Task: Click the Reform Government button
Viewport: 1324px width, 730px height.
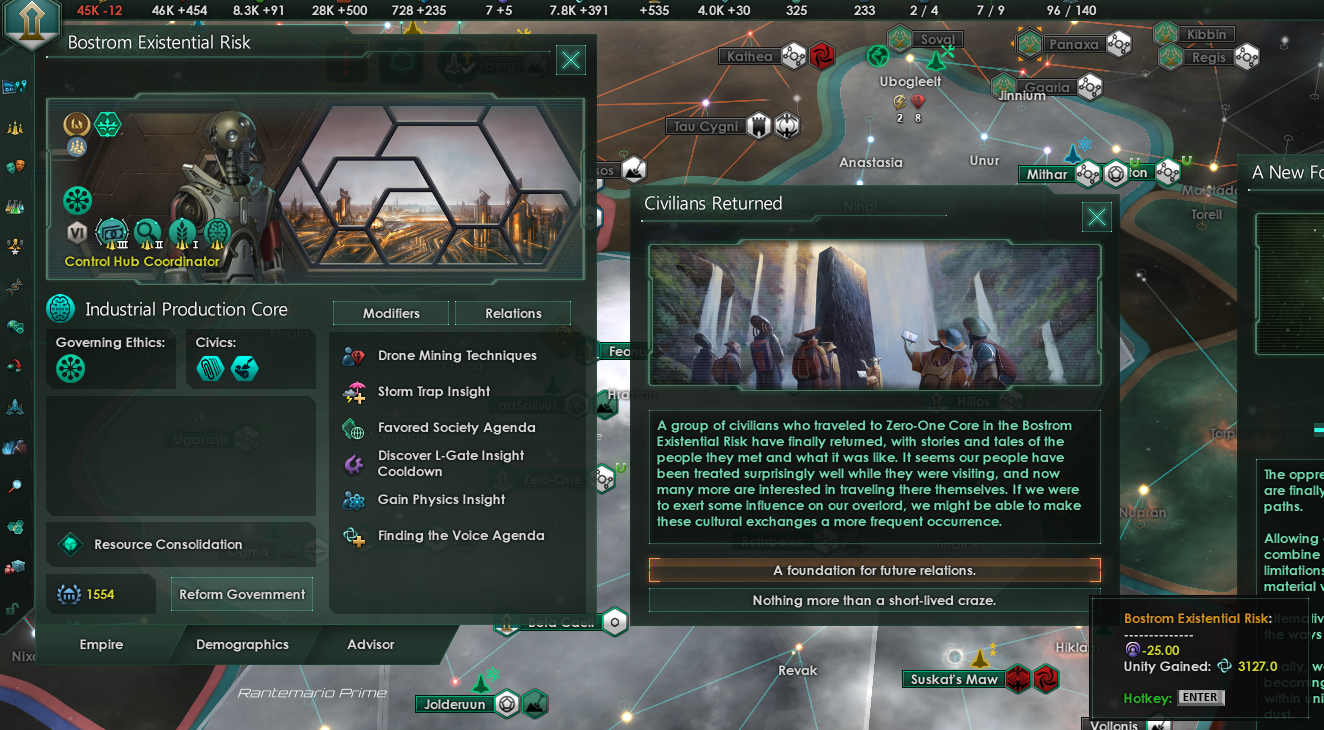Action: (x=241, y=594)
